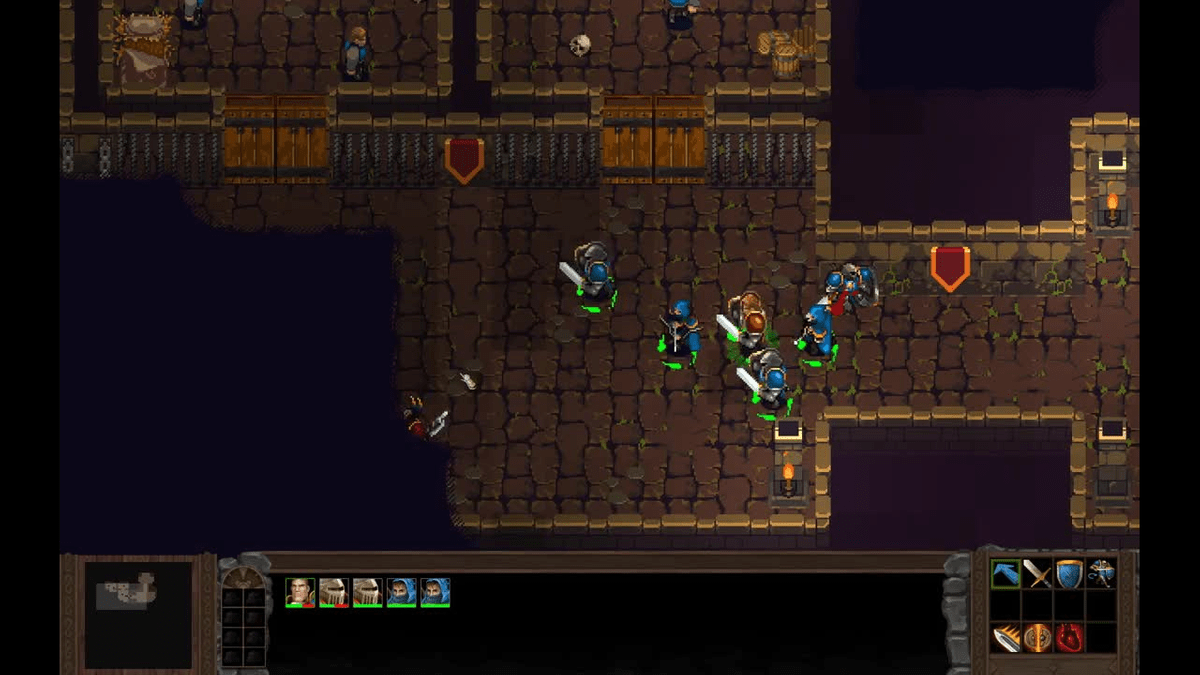Select the blue shield command

pos(1069,574)
